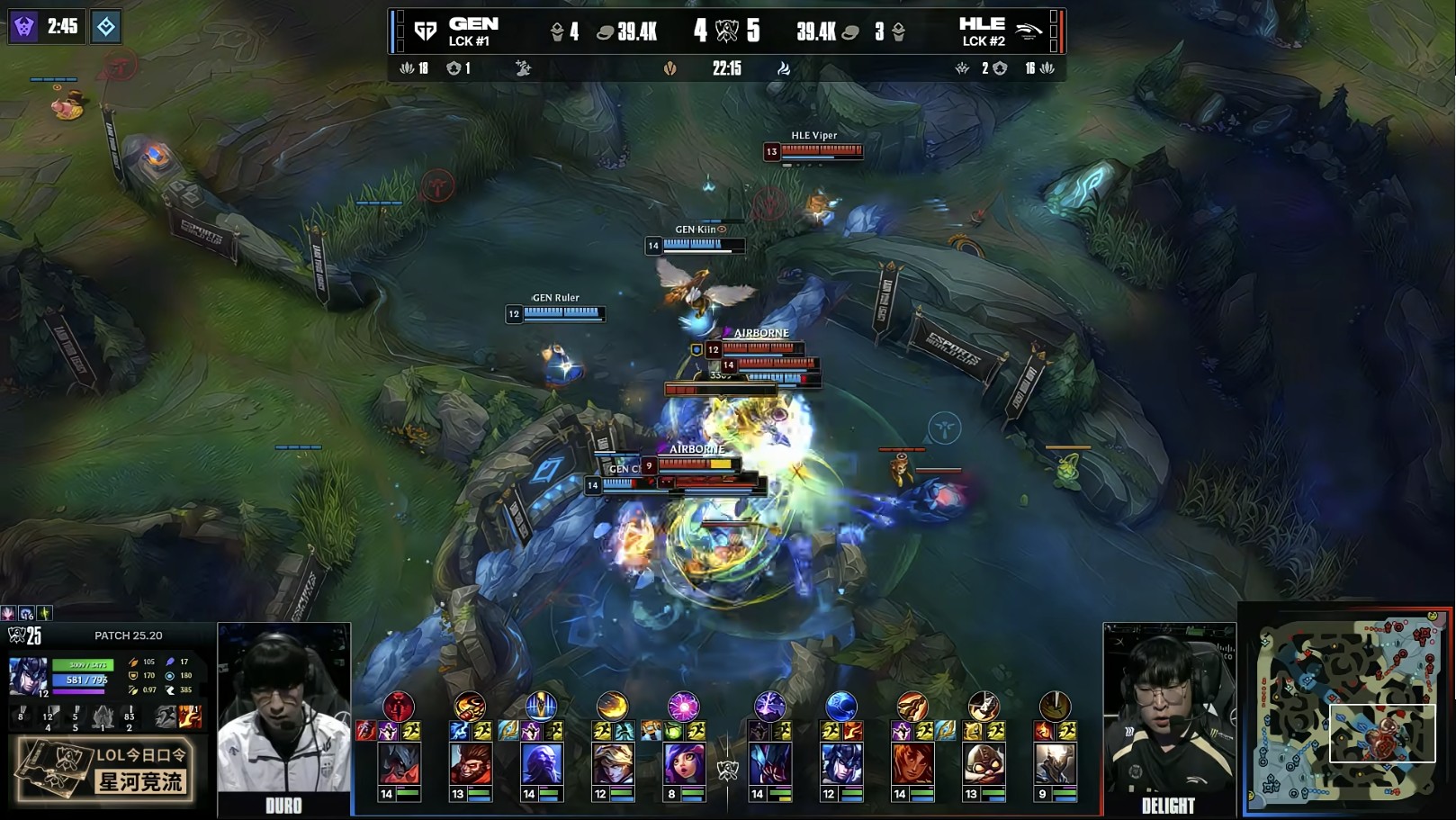
Task: Click the blue orb ultimate icon
Action: tap(840, 707)
